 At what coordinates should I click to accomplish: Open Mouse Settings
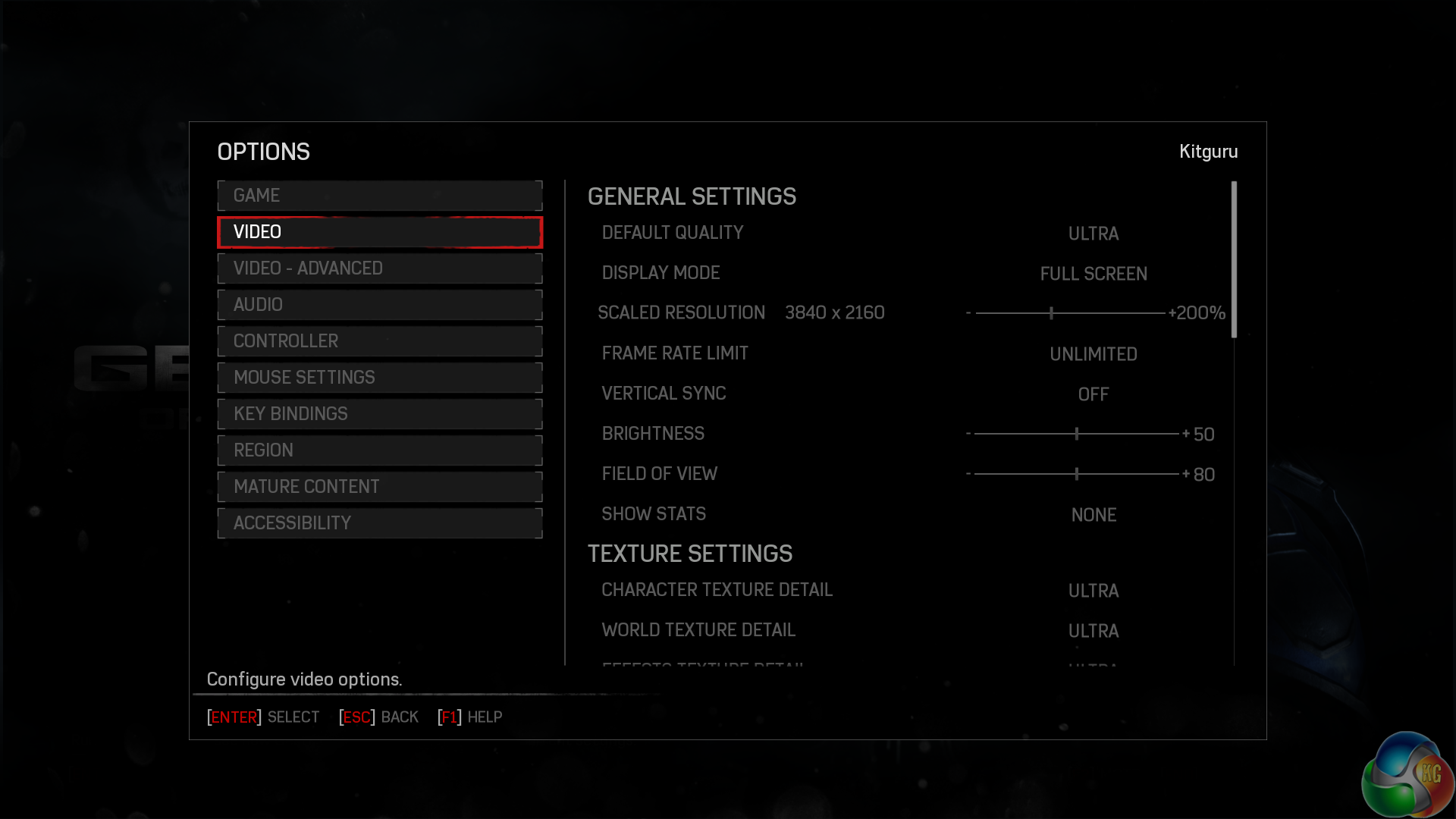pos(379,378)
